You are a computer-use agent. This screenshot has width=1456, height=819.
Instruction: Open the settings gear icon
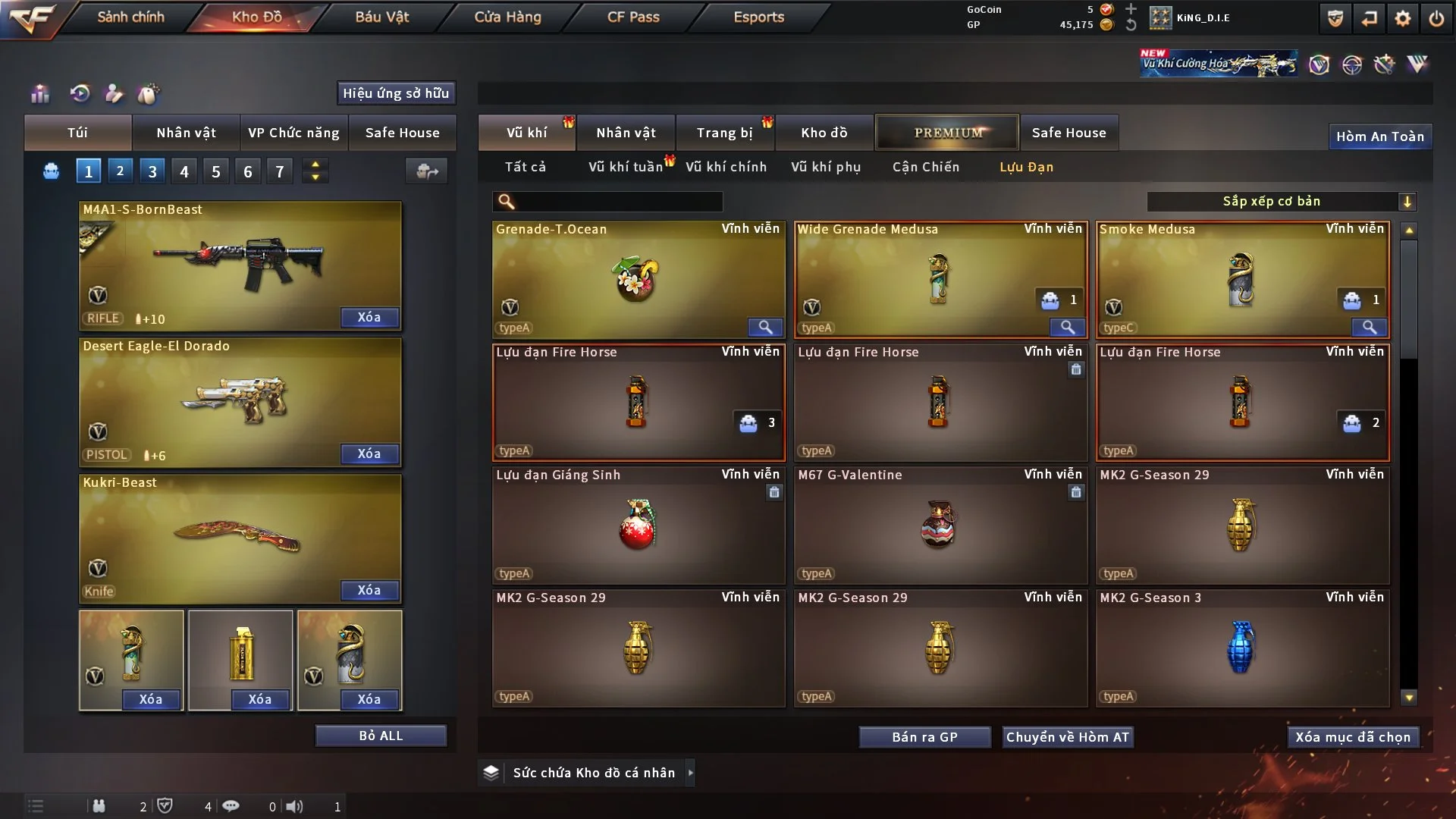tap(1403, 18)
